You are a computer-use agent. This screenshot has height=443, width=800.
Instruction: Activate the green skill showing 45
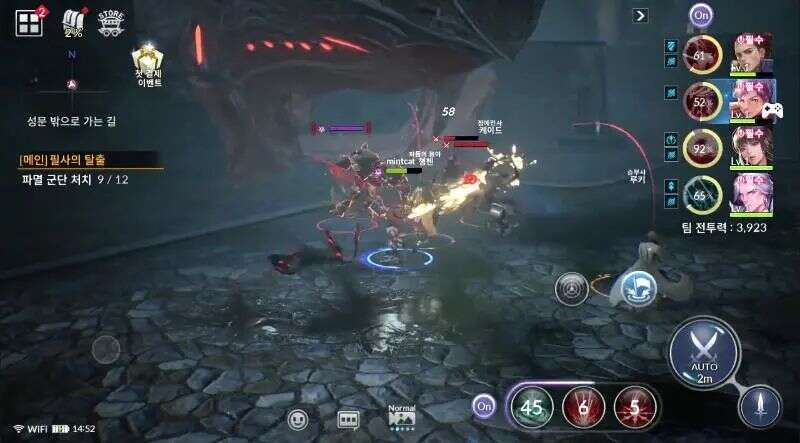tap(532, 406)
